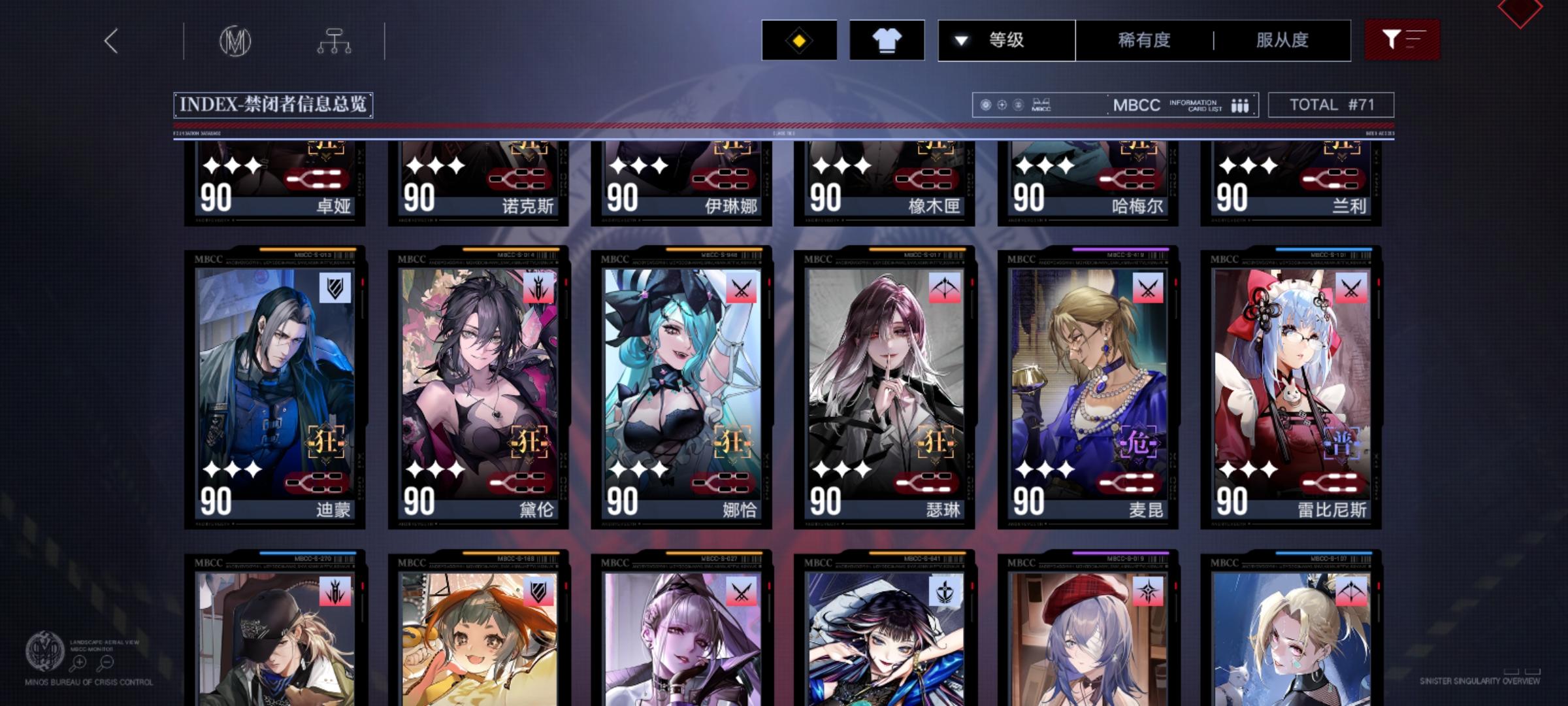
Task: Switch sorting to 服从度
Action: click(x=1282, y=40)
